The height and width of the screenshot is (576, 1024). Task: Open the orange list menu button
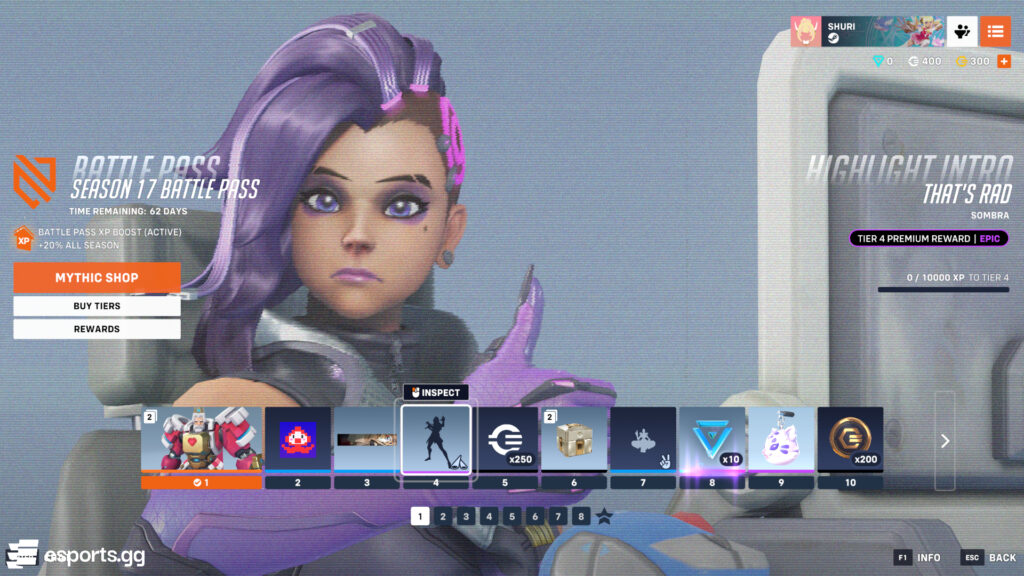click(x=995, y=31)
